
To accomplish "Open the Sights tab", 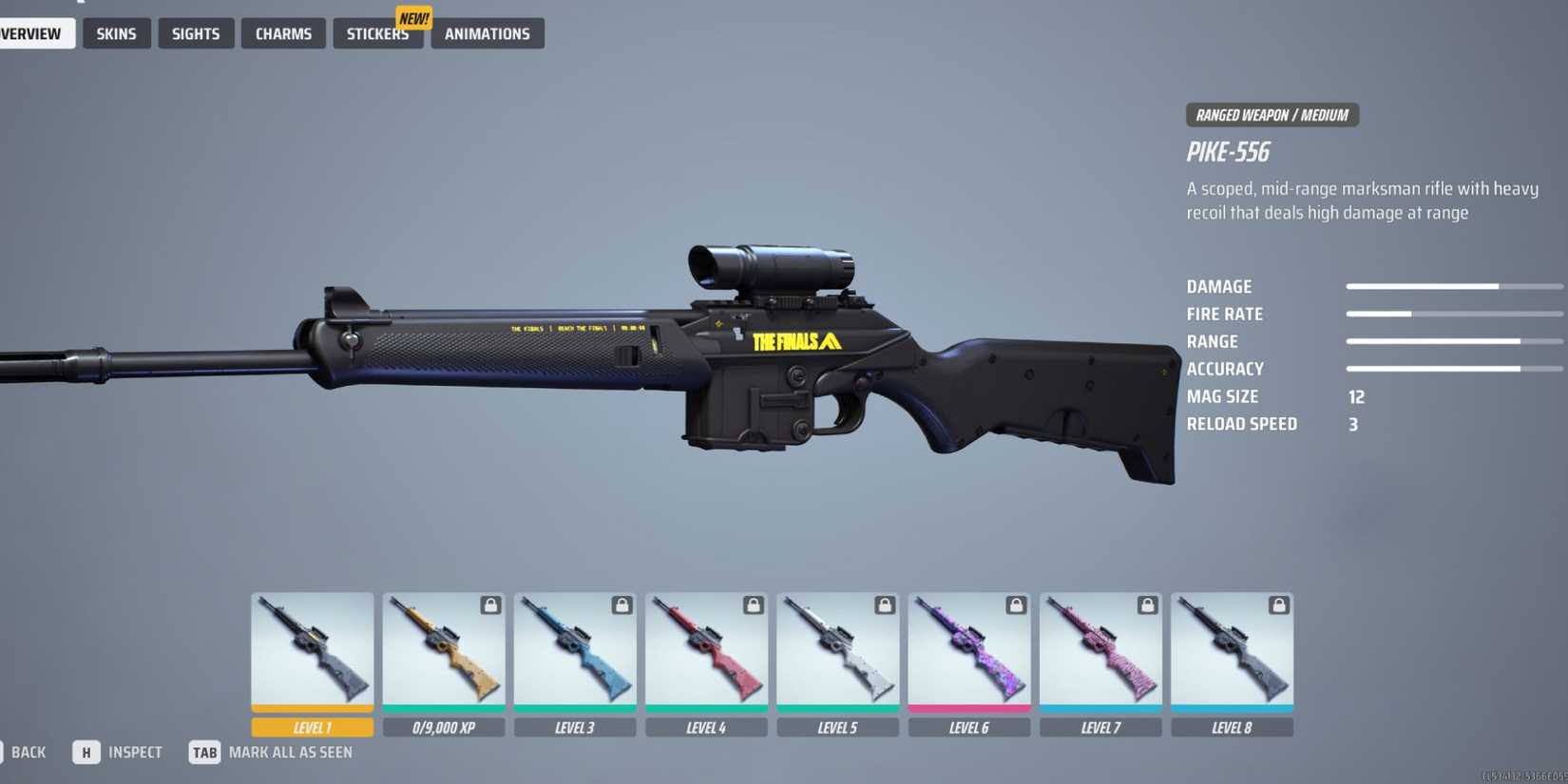I will (x=196, y=33).
